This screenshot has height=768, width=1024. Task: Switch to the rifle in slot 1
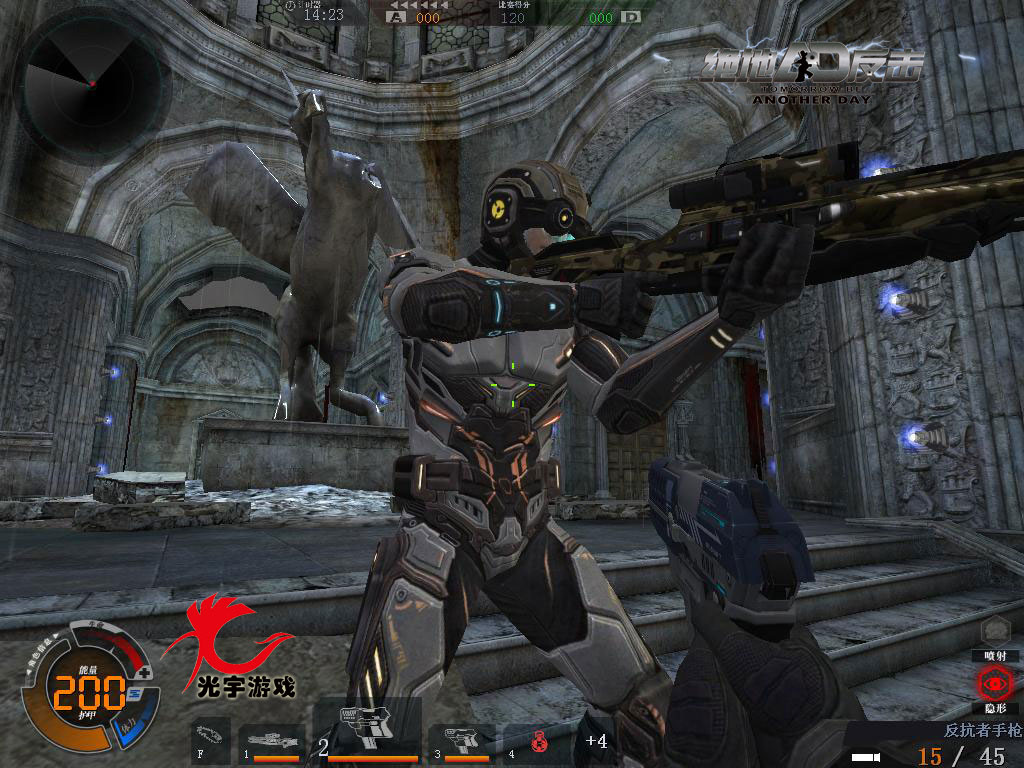[x=272, y=742]
